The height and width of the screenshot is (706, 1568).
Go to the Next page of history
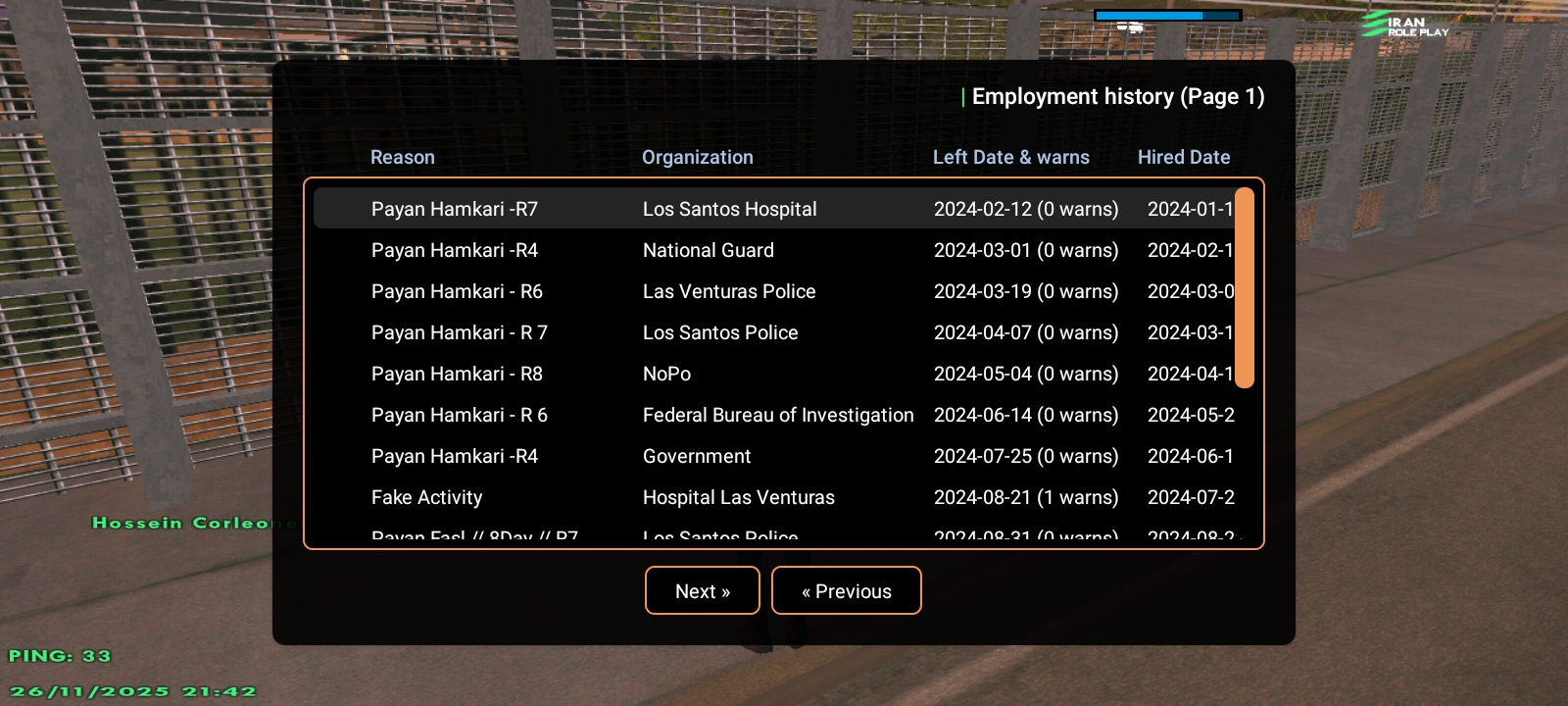[702, 591]
